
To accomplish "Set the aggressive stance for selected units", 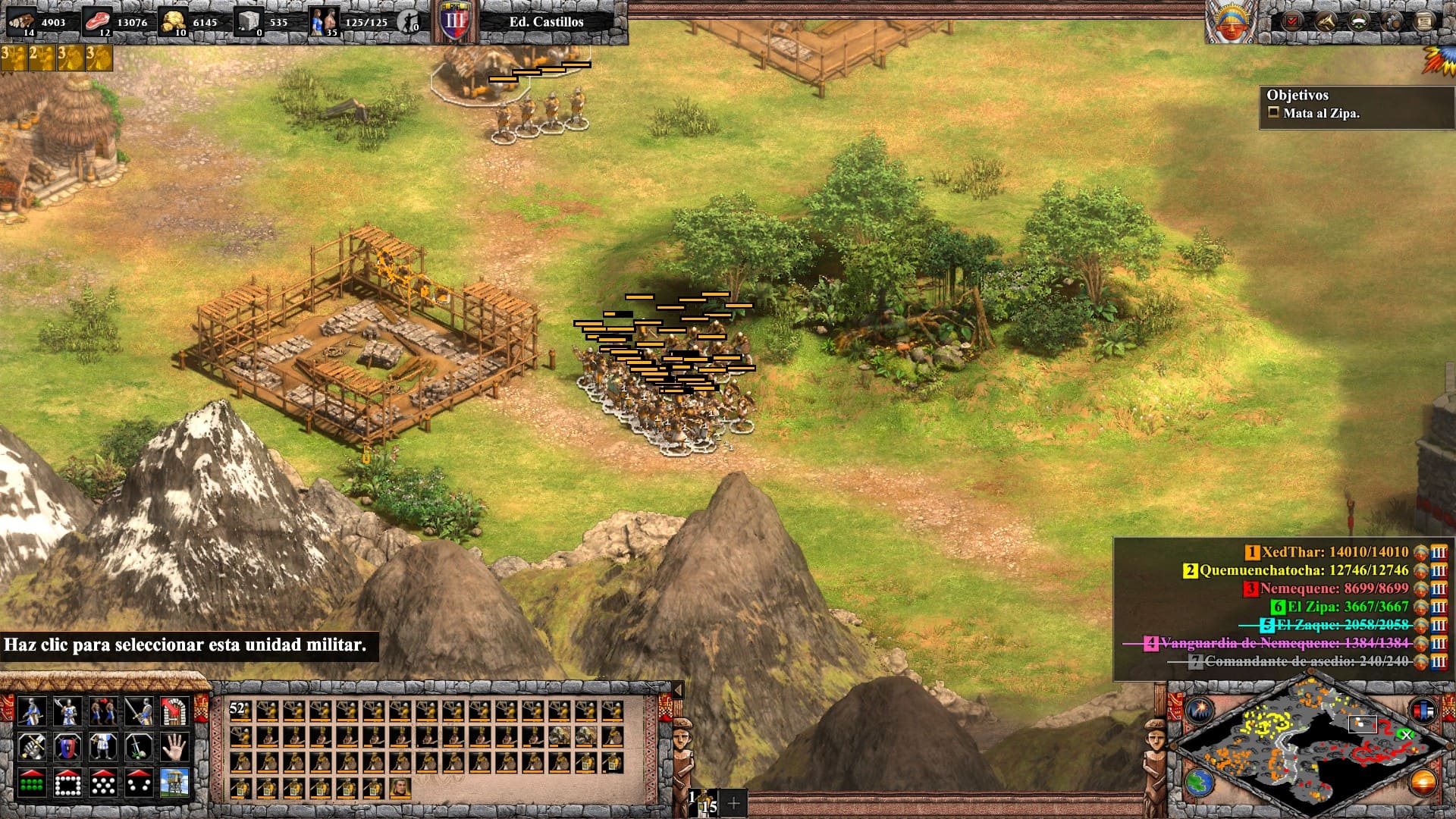I will click(x=31, y=747).
